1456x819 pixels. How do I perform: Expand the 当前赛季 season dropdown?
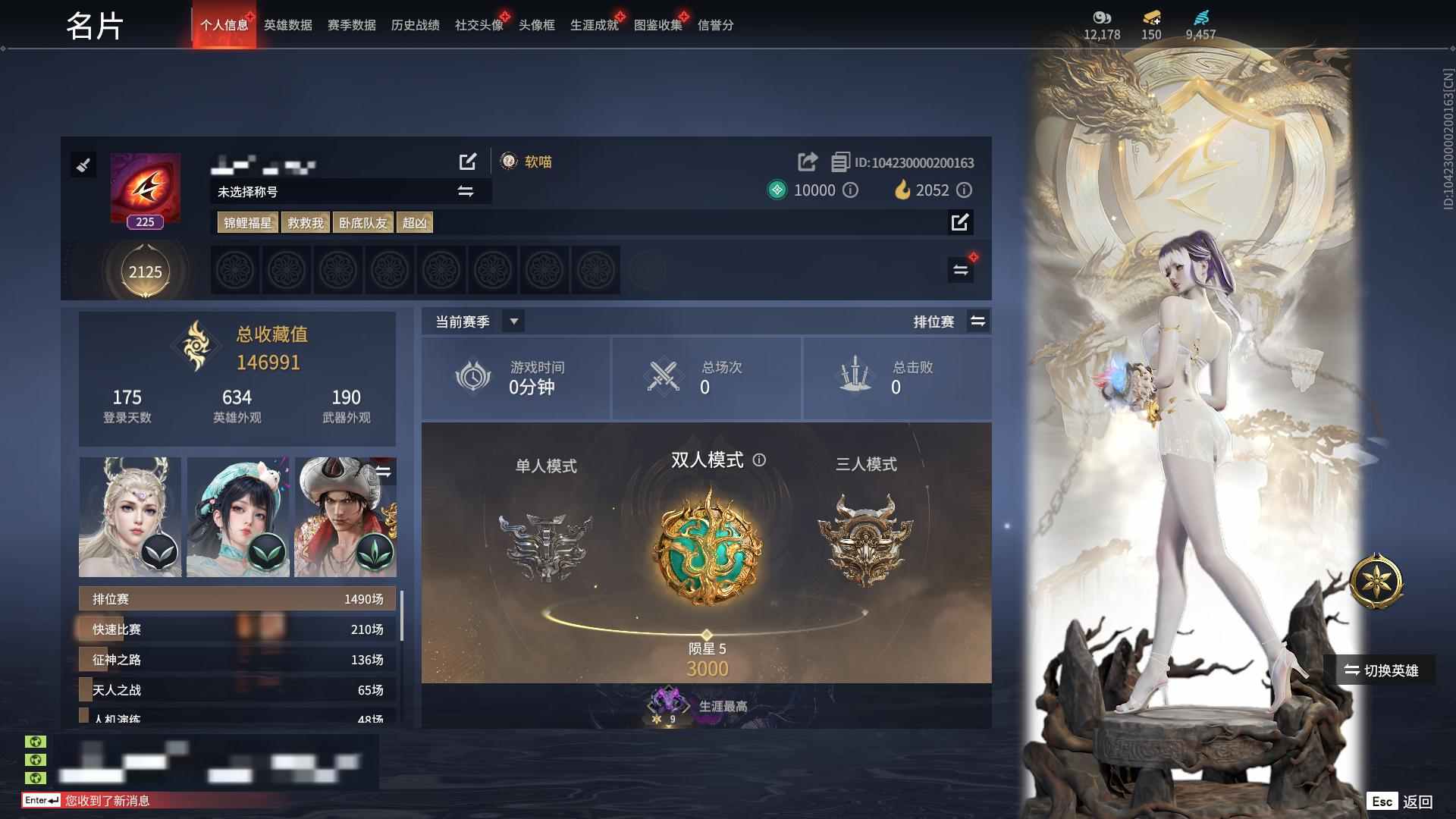pos(513,321)
